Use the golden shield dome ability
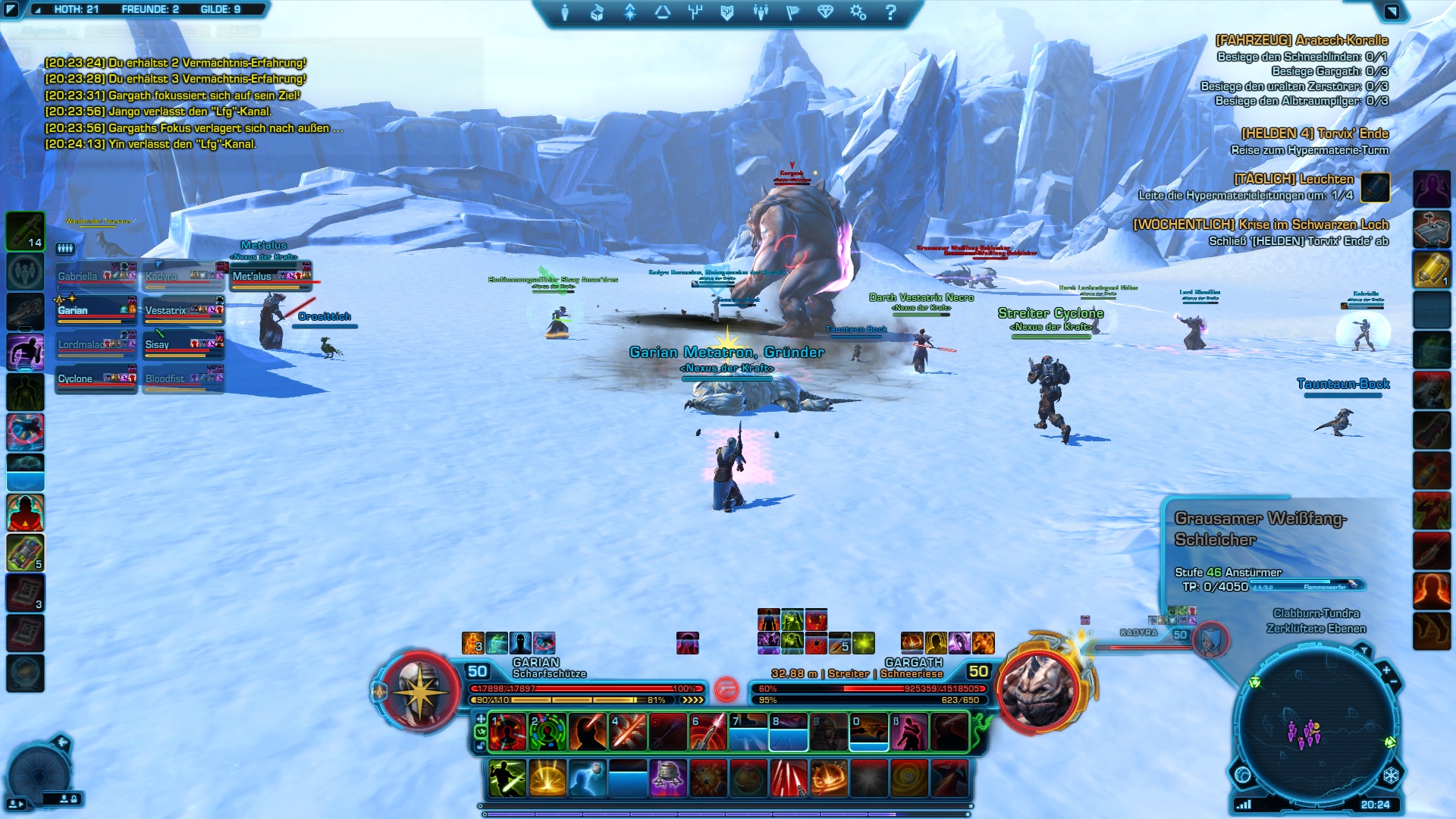The width and height of the screenshot is (1456, 819). click(548, 779)
